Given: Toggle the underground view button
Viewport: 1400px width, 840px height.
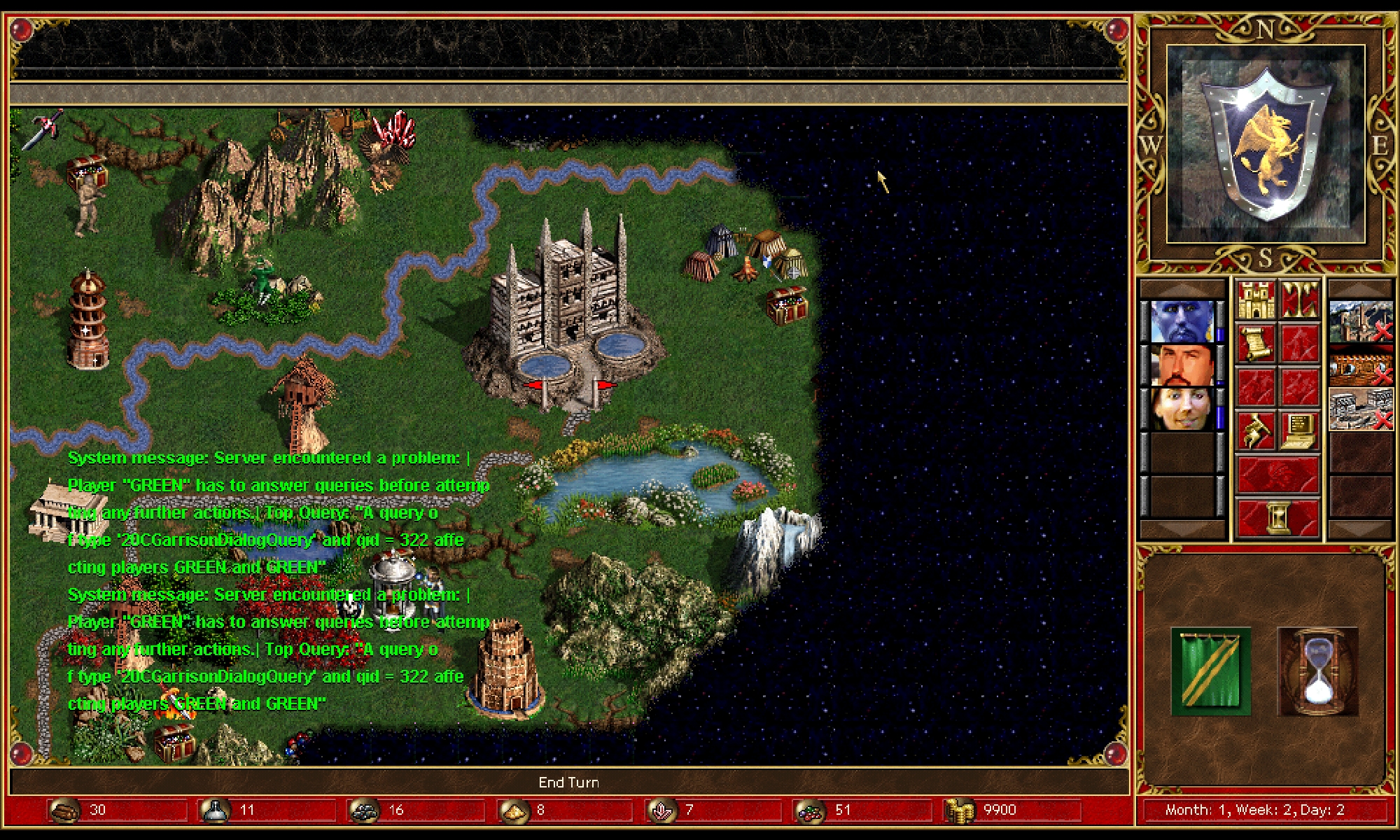Looking at the screenshot, I should [x=1300, y=300].
